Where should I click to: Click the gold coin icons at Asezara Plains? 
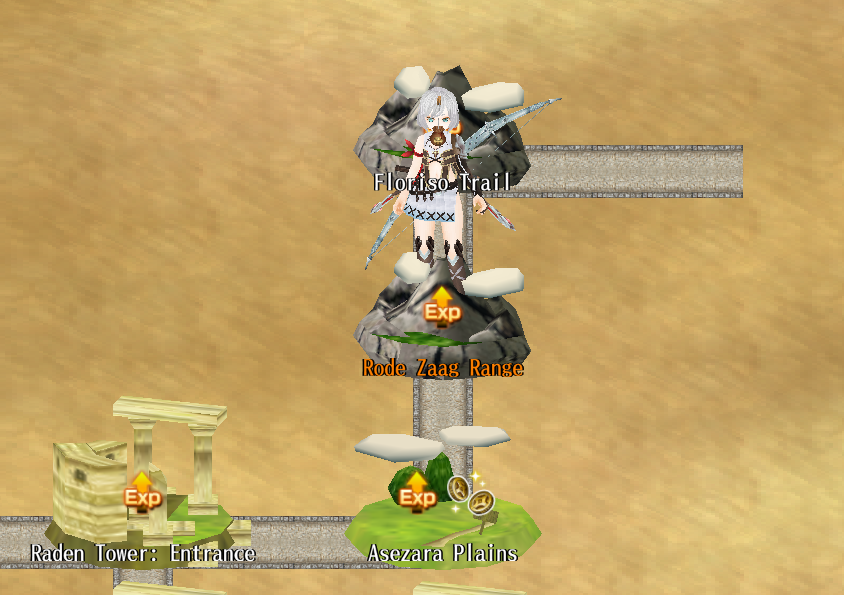[471, 495]
